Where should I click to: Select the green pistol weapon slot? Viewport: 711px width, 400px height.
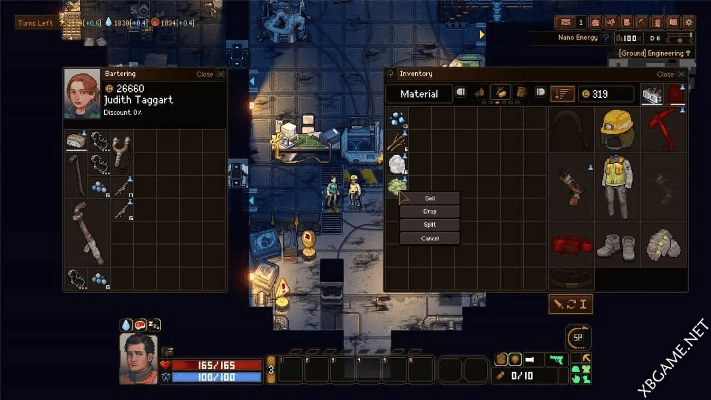(x=557, y=359)
